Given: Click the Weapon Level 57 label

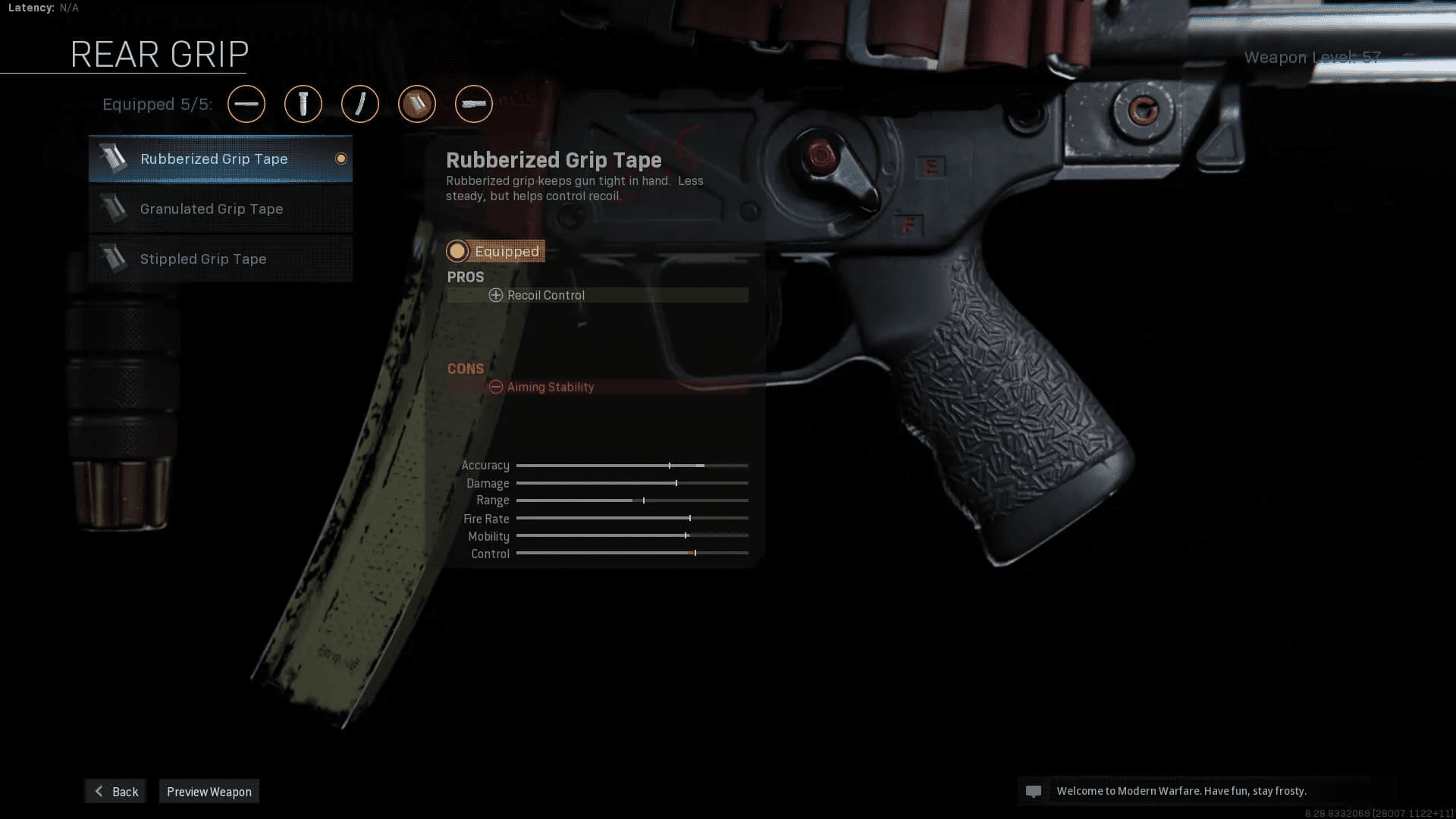Looking at the screenshot, I should tap(1312, 57).
